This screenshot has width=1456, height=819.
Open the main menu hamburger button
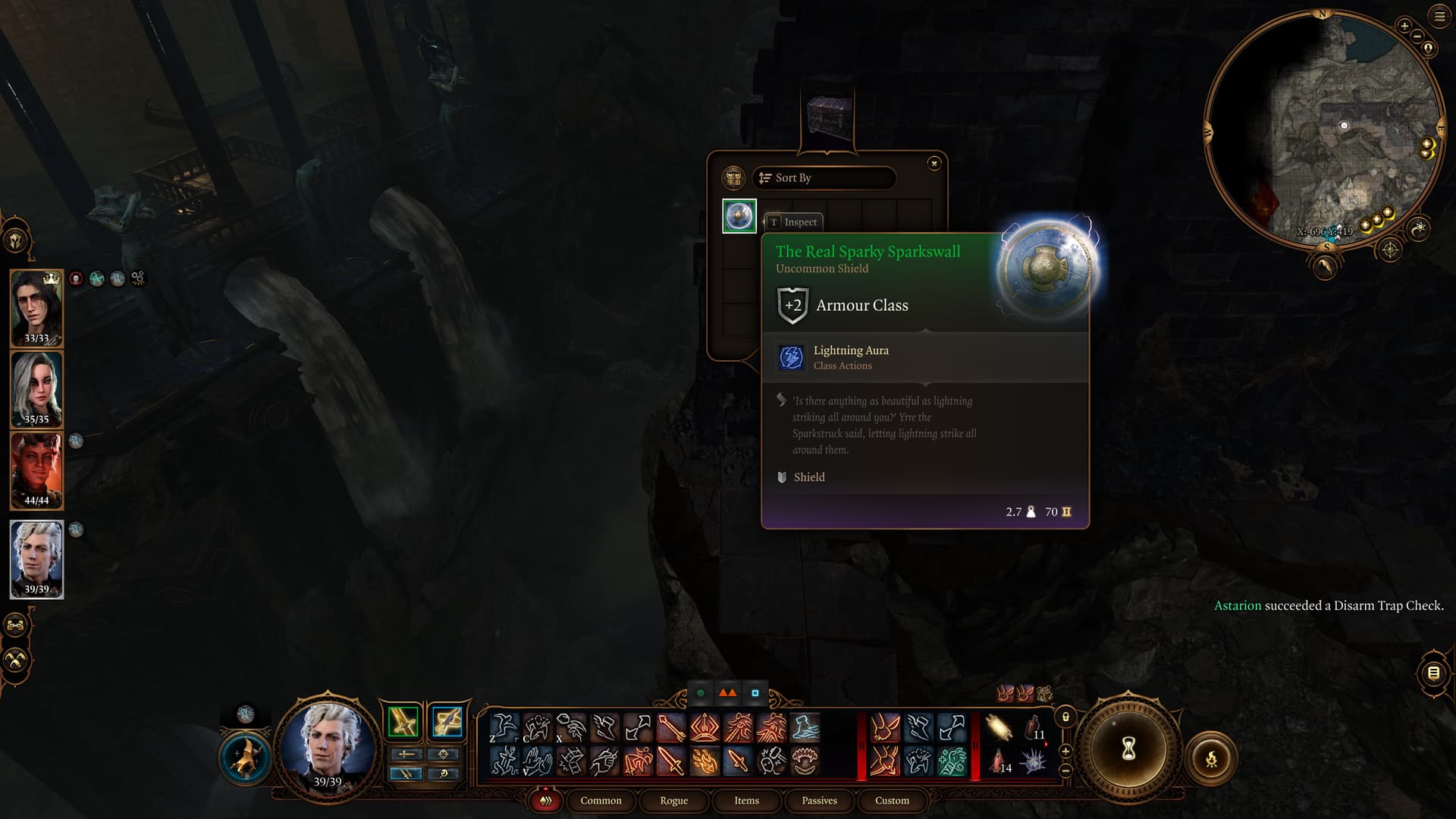coord(1439,16)
